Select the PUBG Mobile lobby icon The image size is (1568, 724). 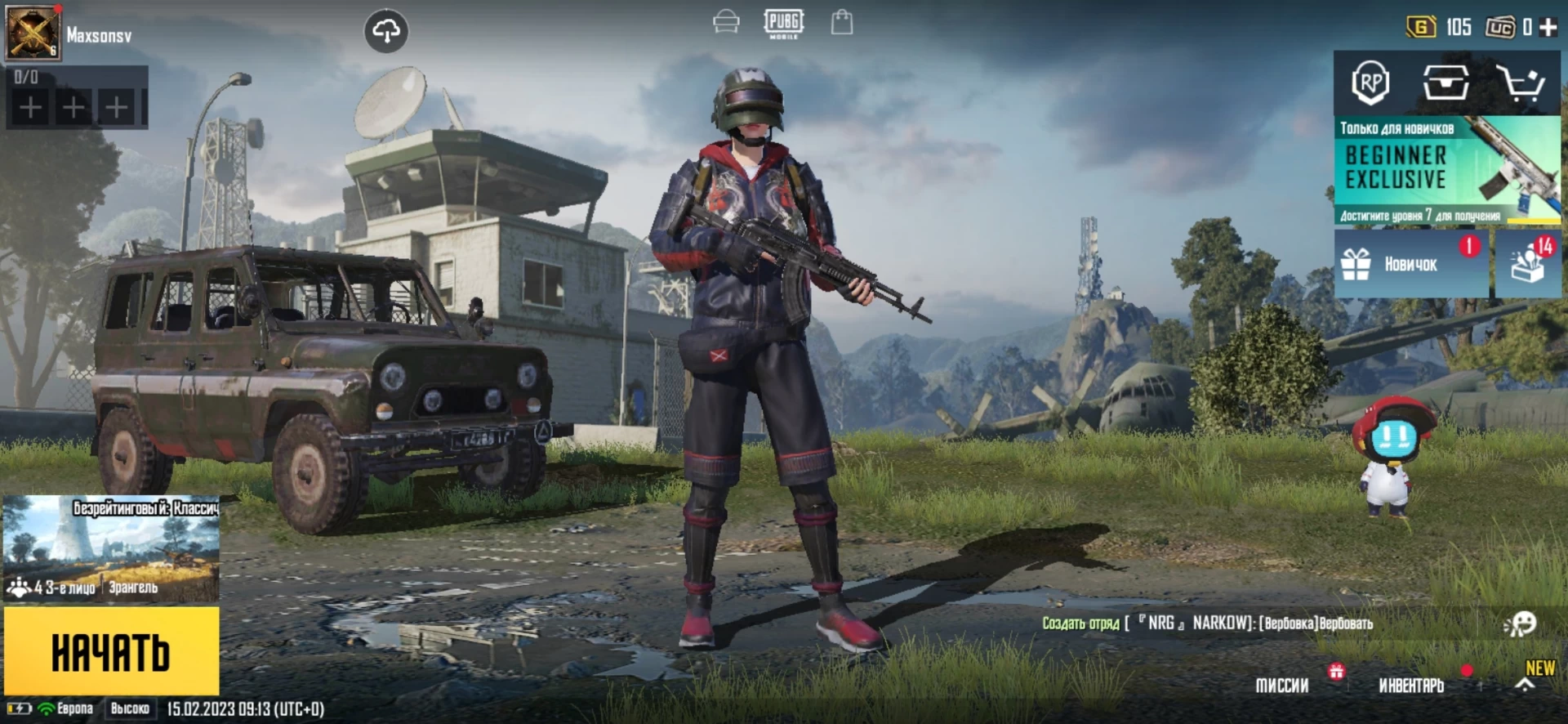[783, 23]
